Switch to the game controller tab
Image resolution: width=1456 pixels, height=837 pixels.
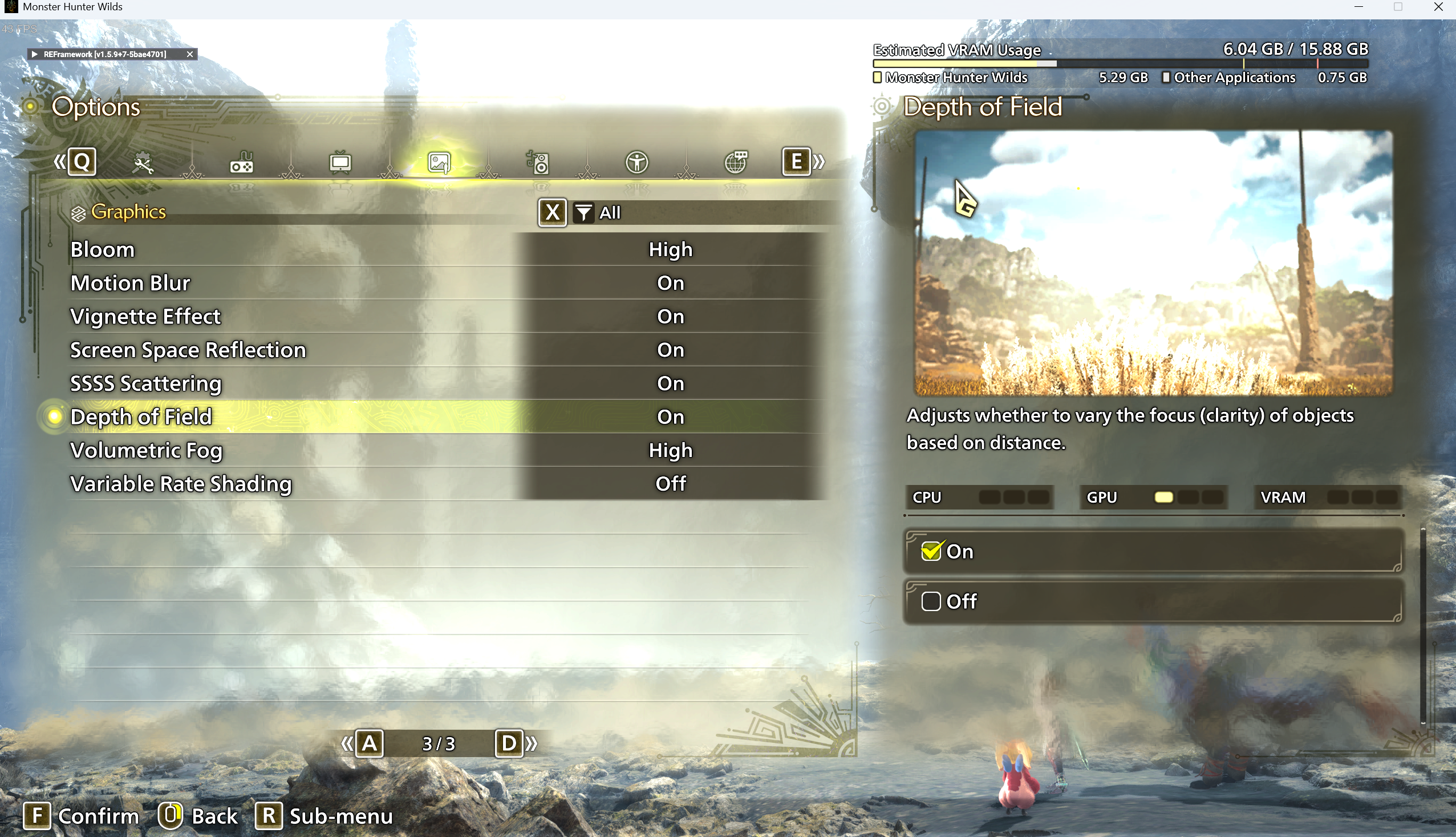(x=241, y=163)
